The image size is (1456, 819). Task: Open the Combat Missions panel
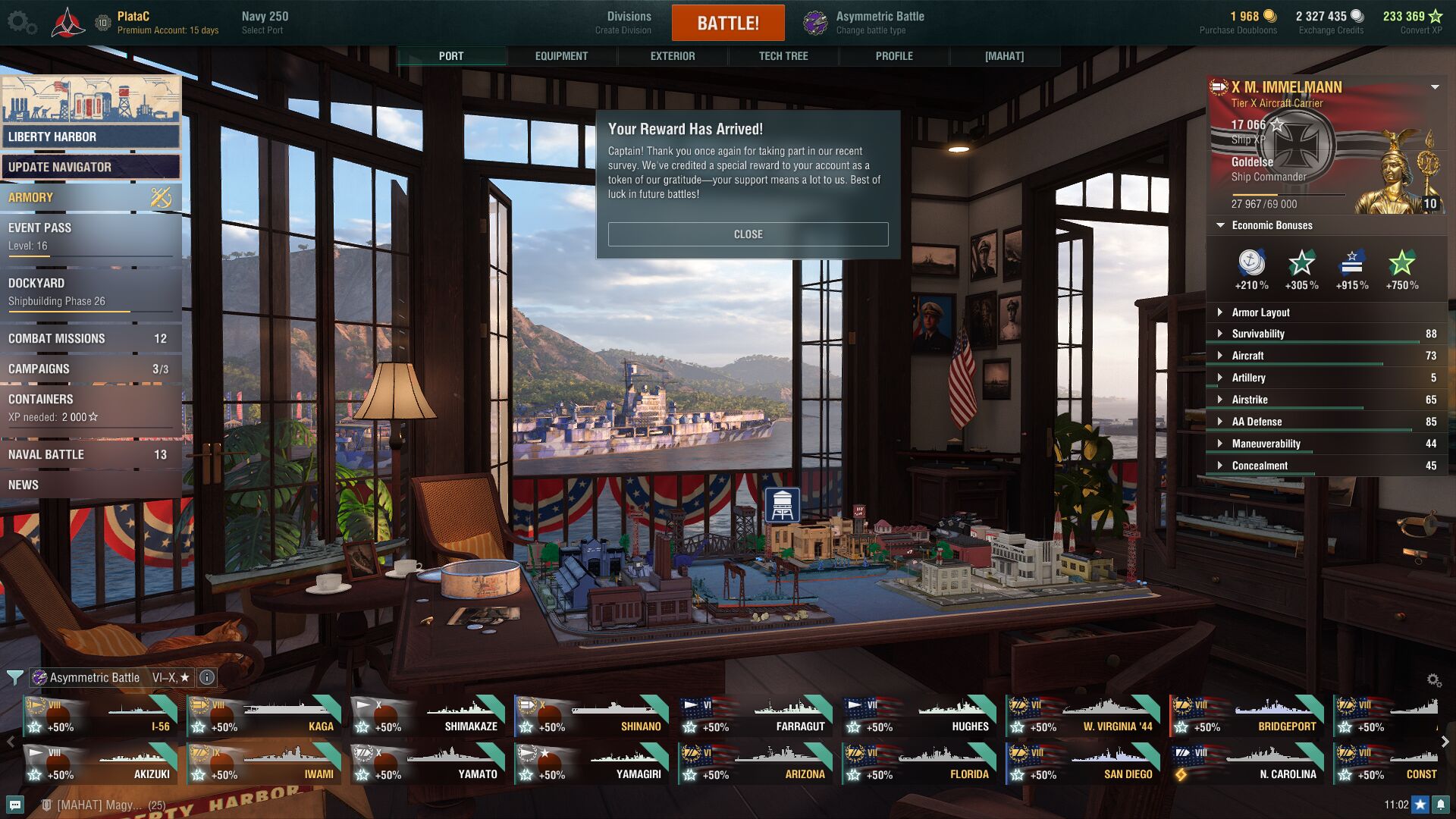click(x=90, y=339)
